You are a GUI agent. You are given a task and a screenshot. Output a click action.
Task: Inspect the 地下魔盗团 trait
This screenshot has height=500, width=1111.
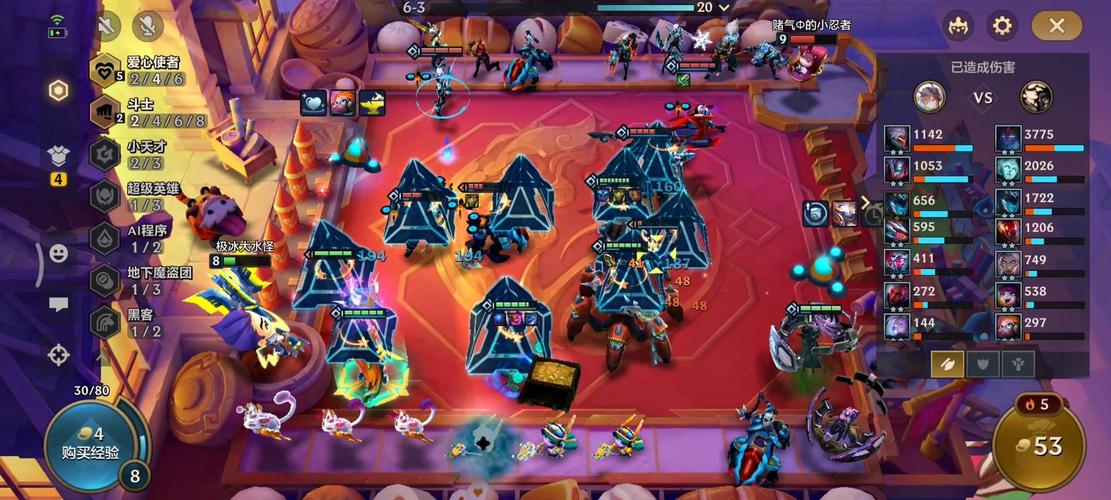point(138,280)
